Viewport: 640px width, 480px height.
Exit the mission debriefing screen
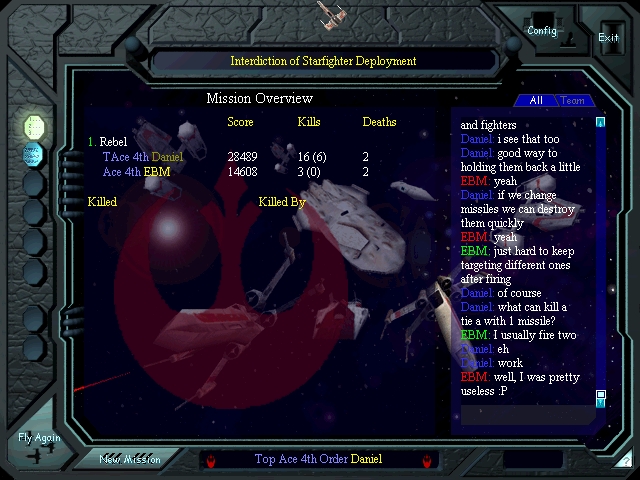pos(608,37)
